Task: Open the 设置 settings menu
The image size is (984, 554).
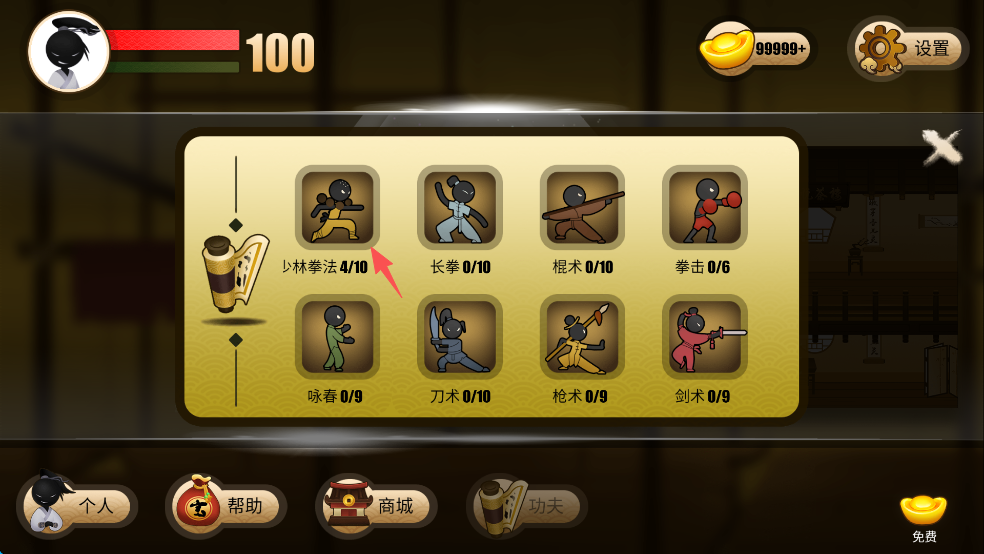Action: coord(910,48)
